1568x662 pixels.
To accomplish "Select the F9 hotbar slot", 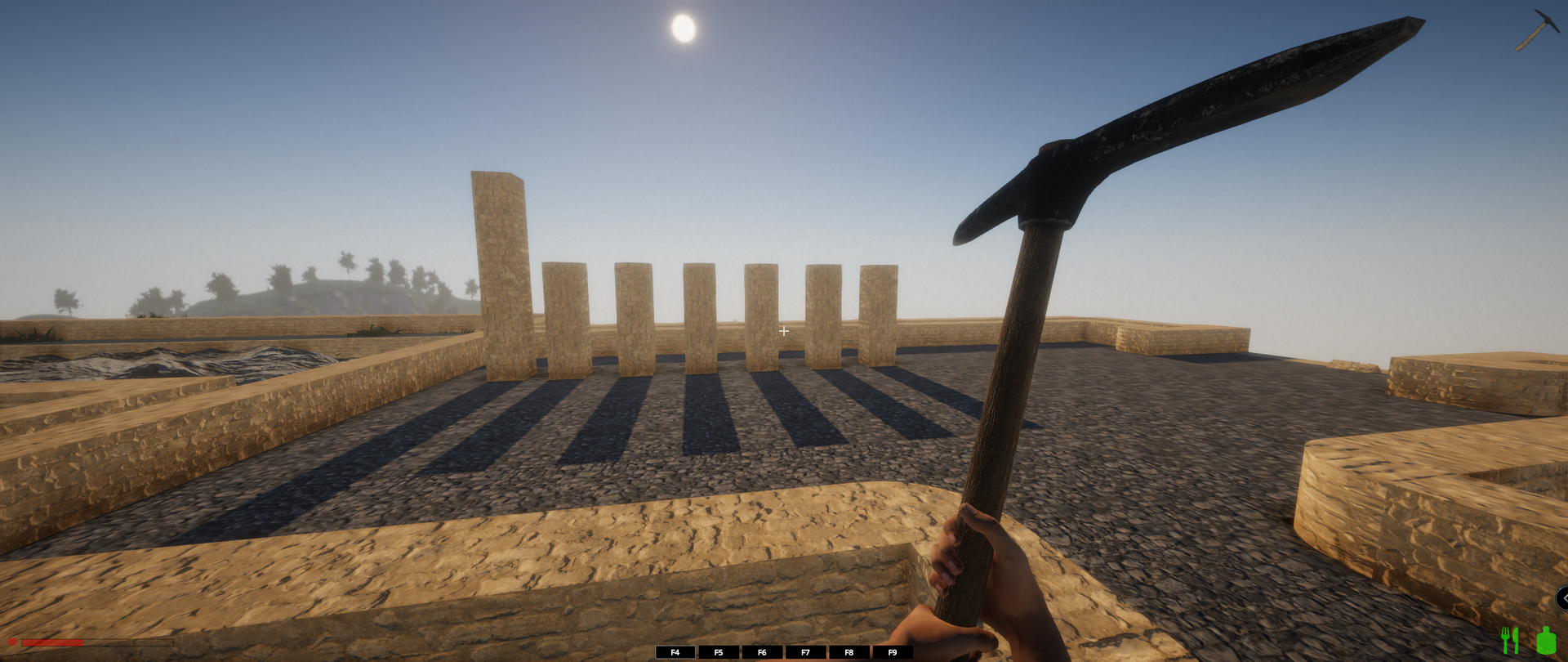I will pos(892,652).
